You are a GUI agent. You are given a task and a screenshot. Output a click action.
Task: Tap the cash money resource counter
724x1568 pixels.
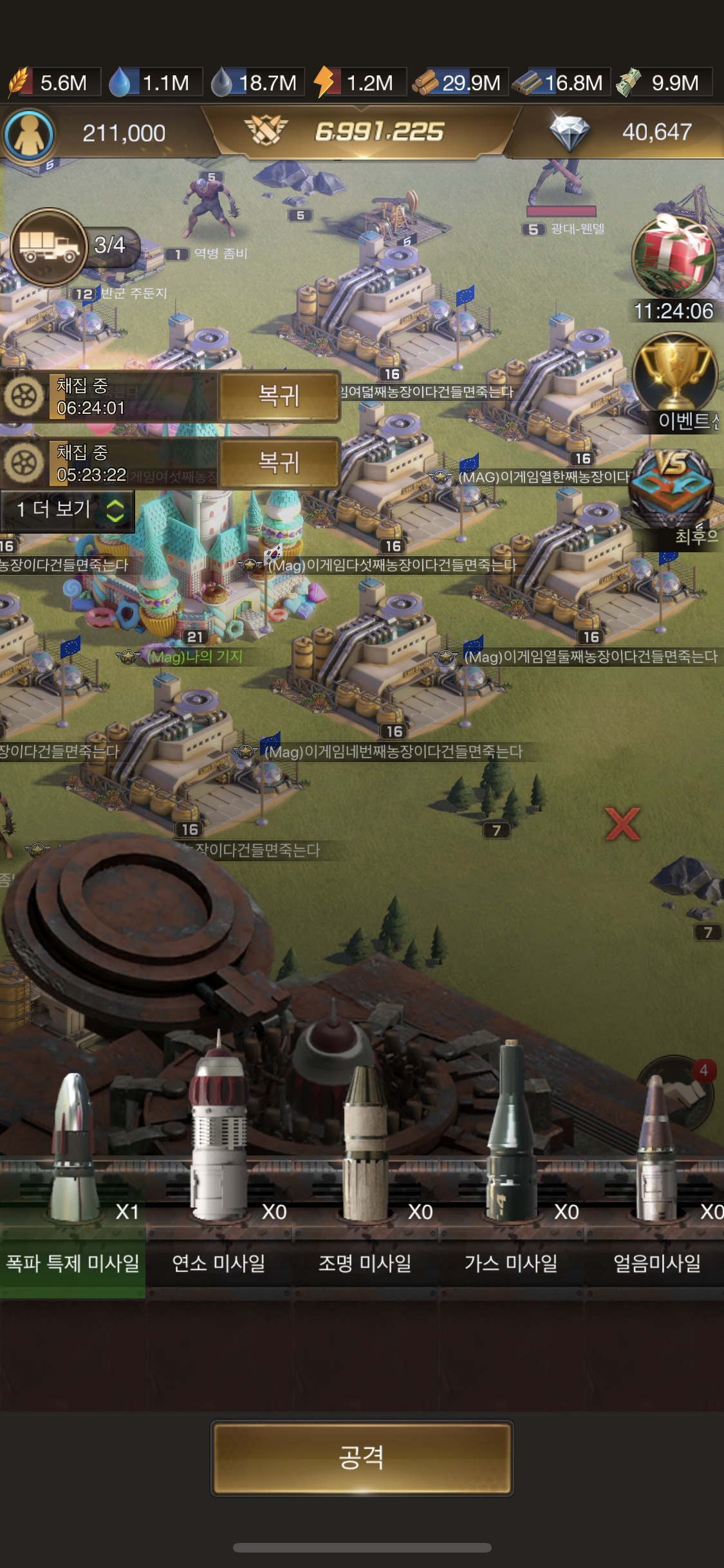(663, 82)
